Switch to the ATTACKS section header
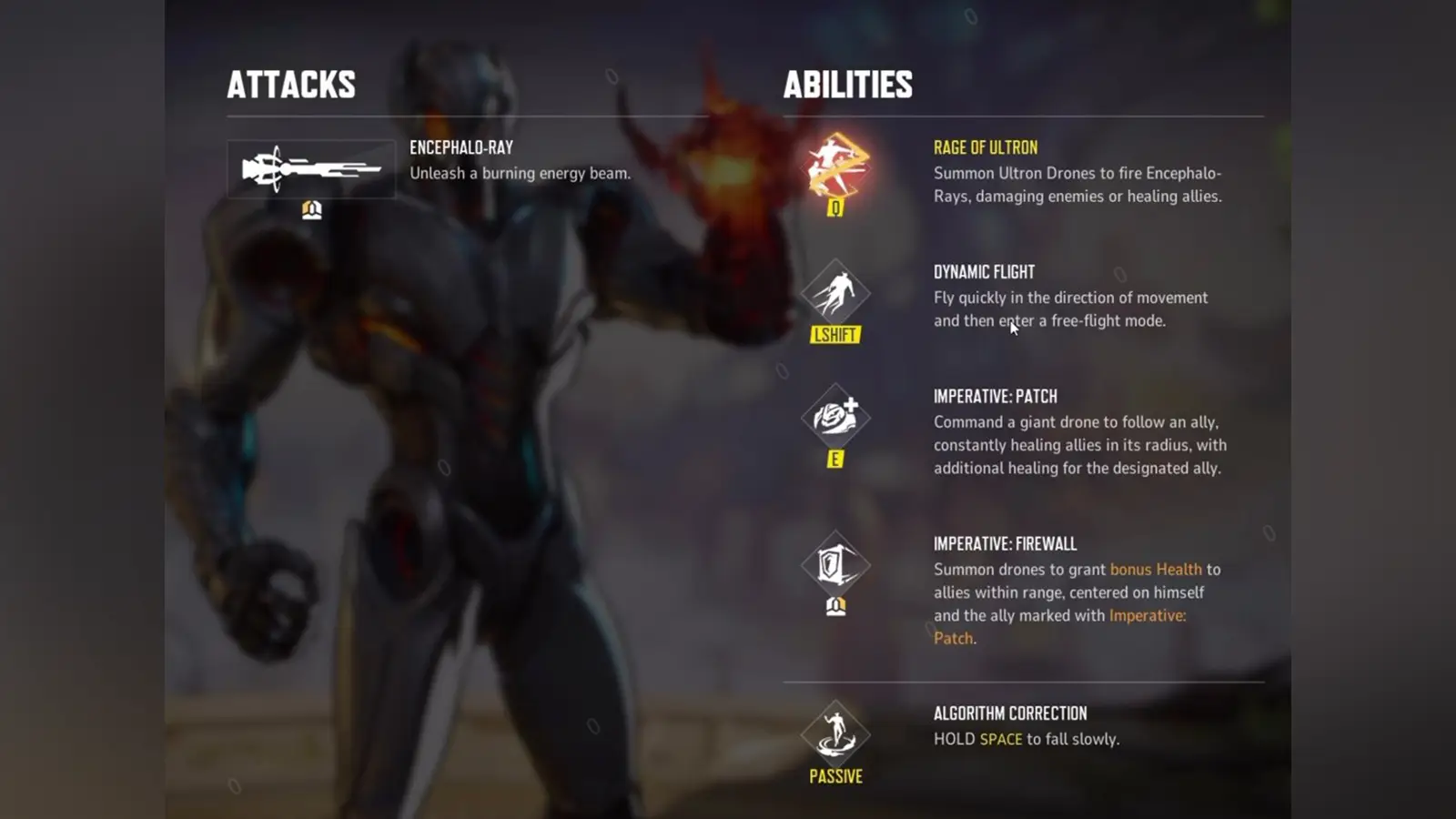This screenshot has width=1456, height=819. coord(292,85)
